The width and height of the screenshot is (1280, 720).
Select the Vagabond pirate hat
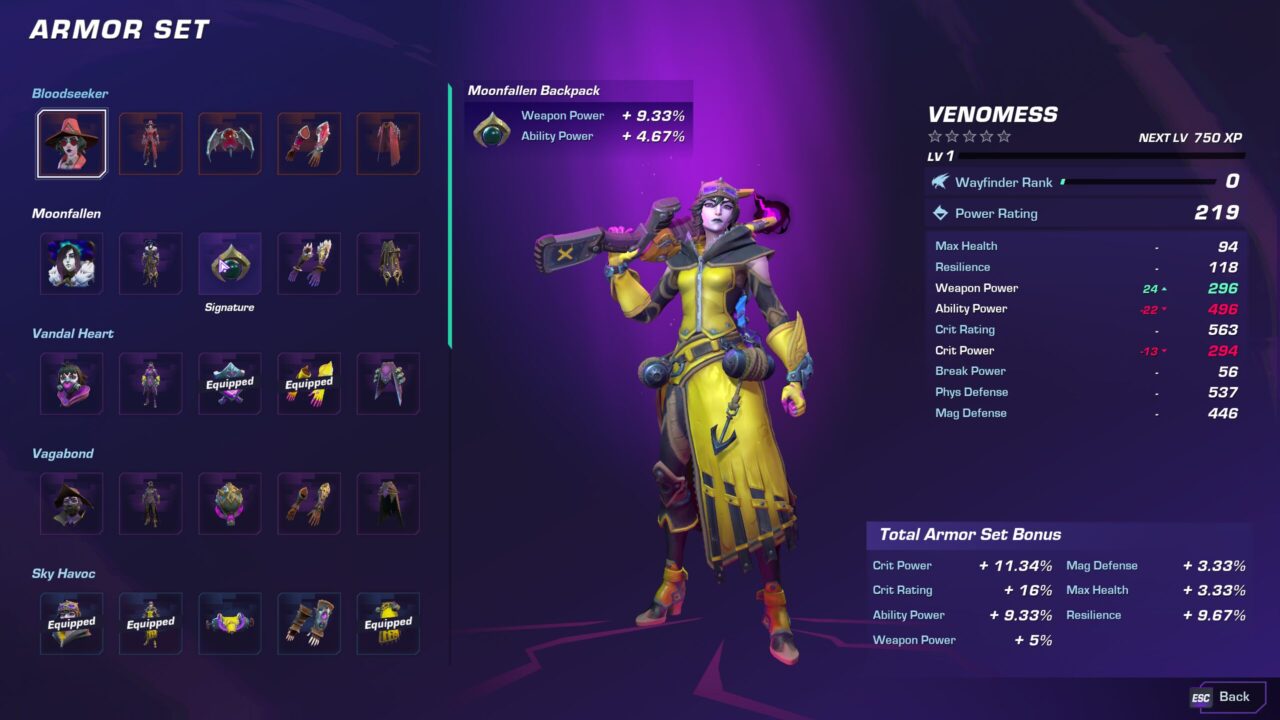click(71, 504)
